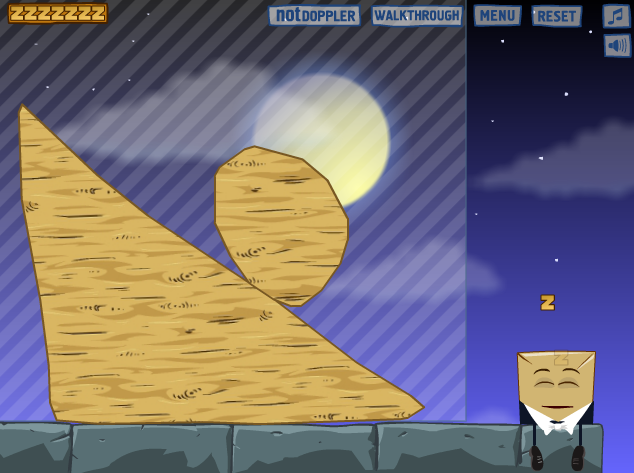Toggle the music note button
Screen dimensions: 634x473
(x=616, y=16)
